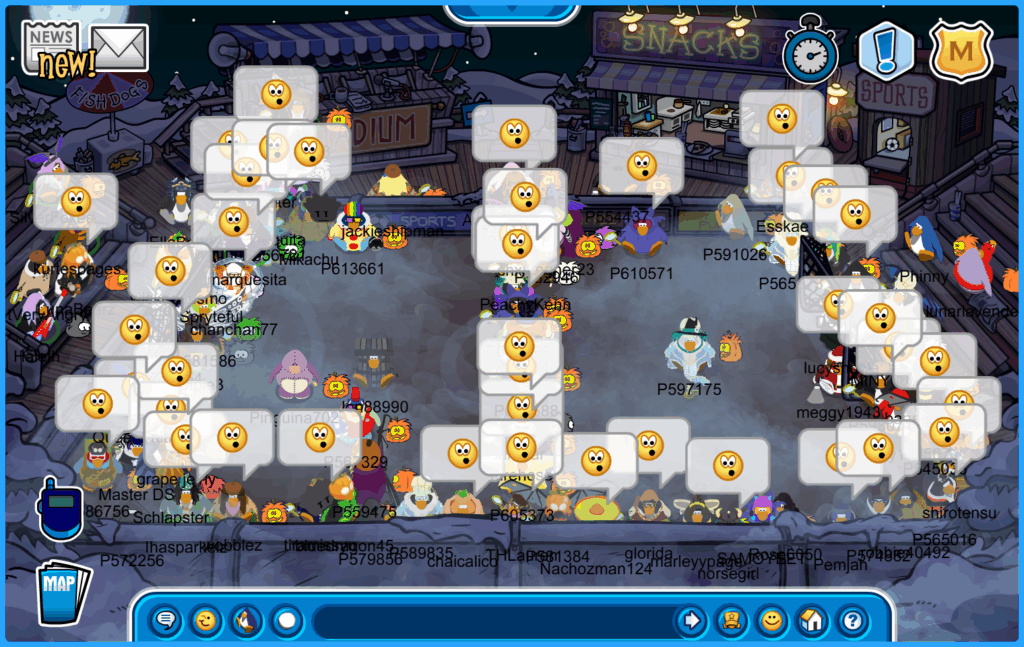The height and width of the screenshot is (647, 1024).
Task: Click the blue stopwatch icon
Action: (x=810, y=51)
